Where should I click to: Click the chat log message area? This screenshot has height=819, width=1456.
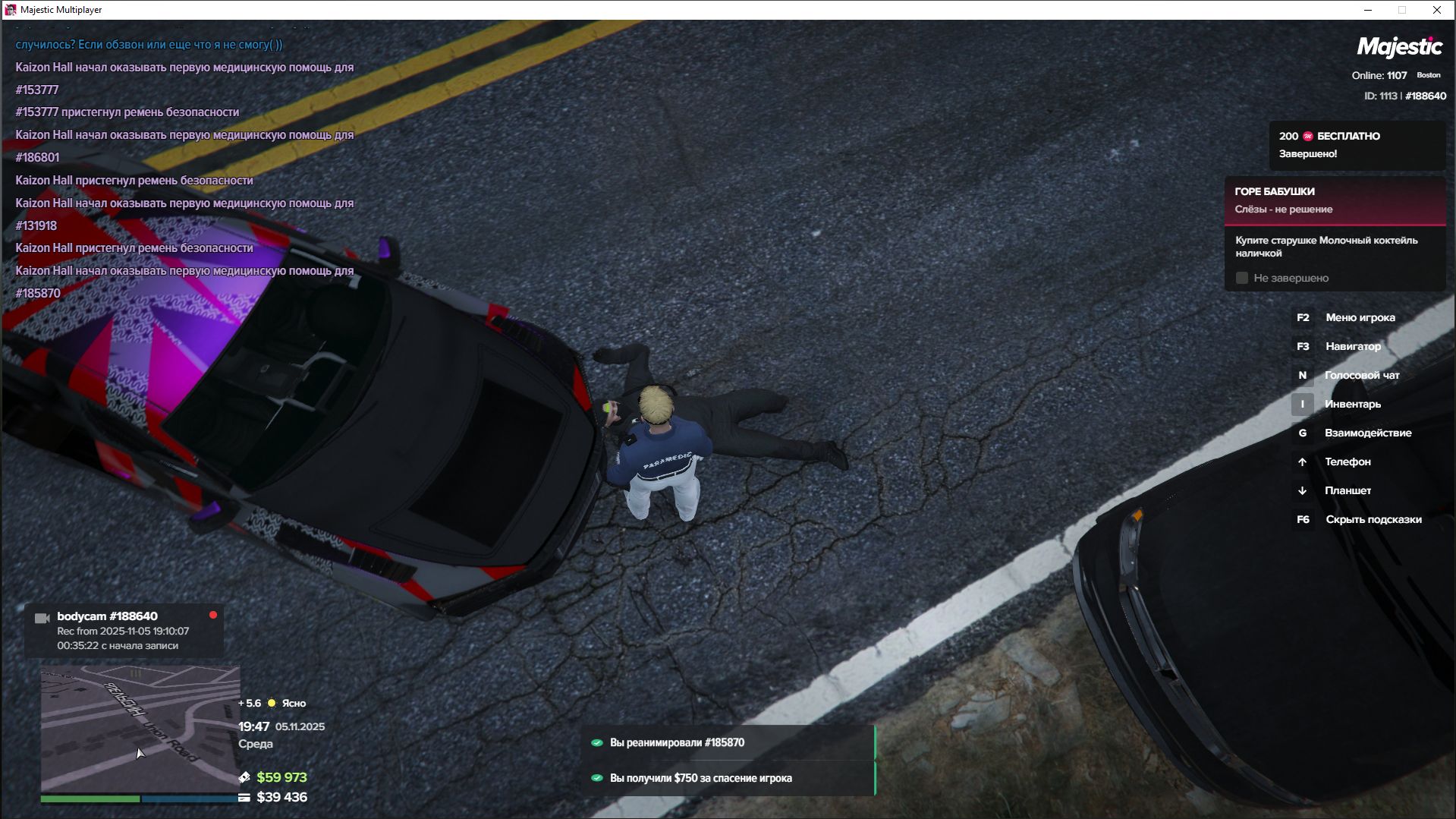click(x=184, y=169)
